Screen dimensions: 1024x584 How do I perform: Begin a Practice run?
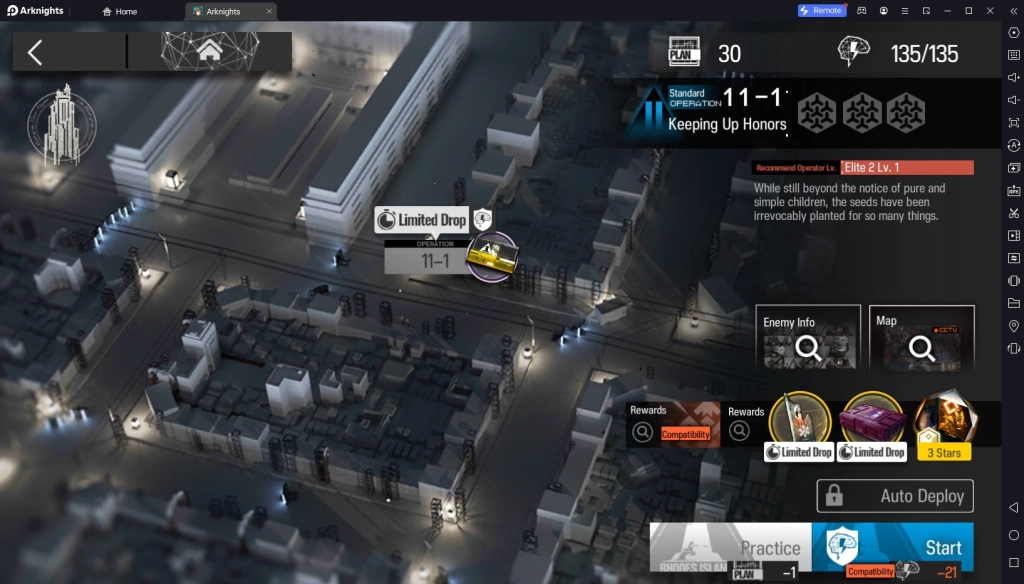pos(731,547)
